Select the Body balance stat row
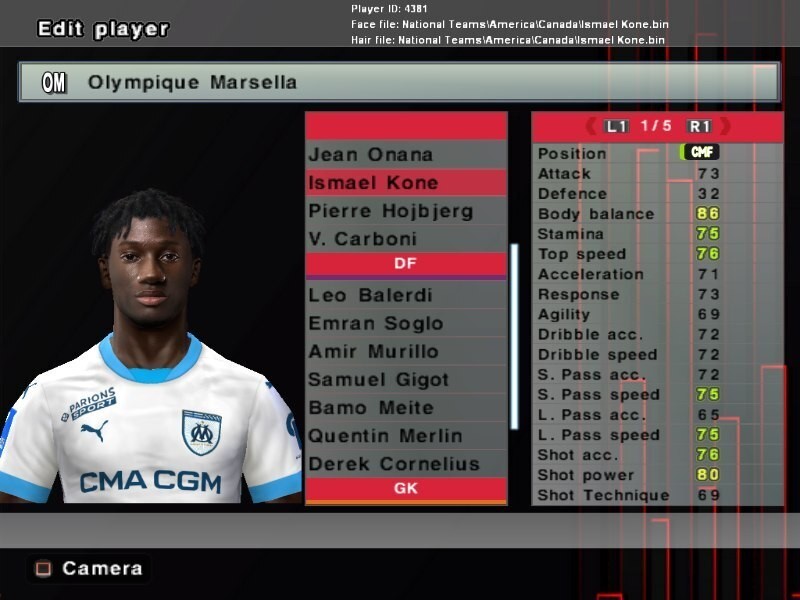The height and width of the screenshot is (600, 800). [656, 214]
